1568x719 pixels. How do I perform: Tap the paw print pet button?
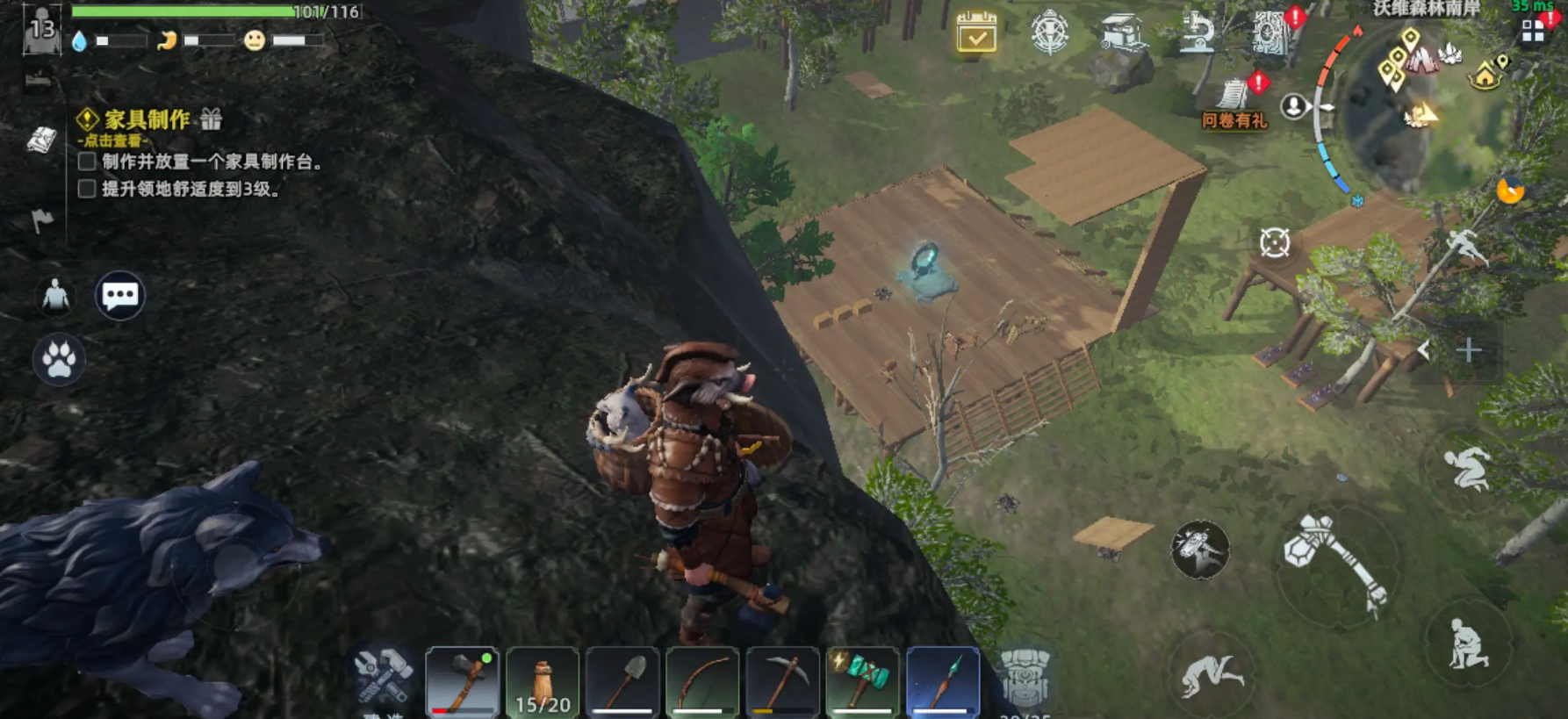pos(59,359)
